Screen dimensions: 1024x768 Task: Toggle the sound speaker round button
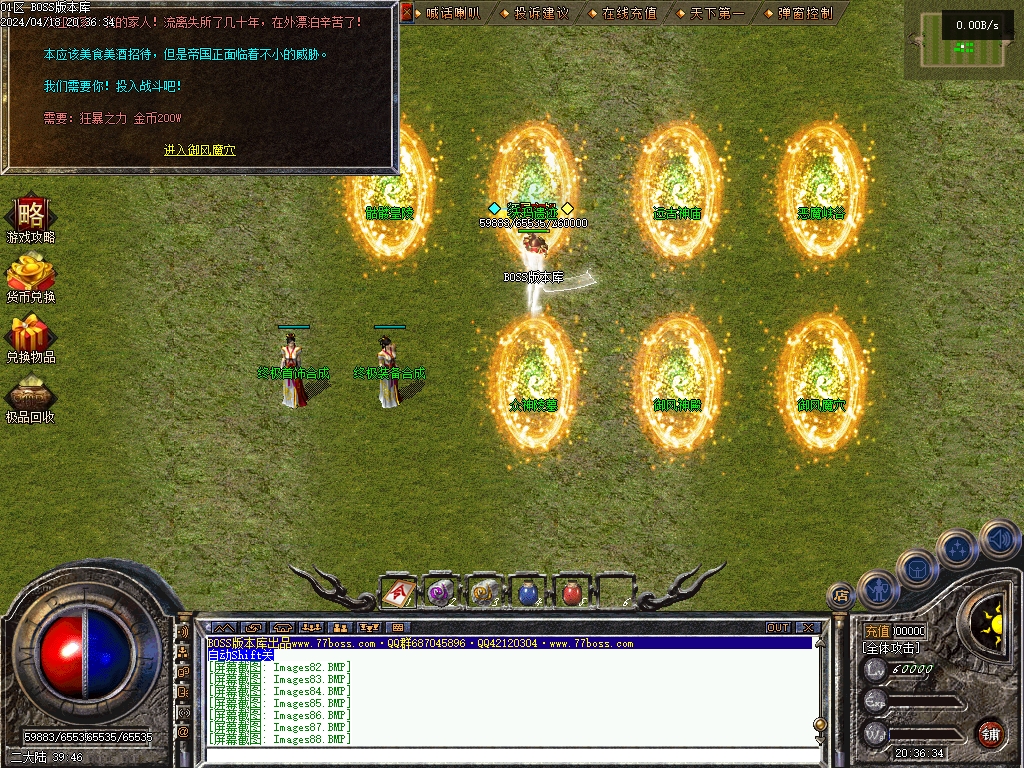point(999,540)
